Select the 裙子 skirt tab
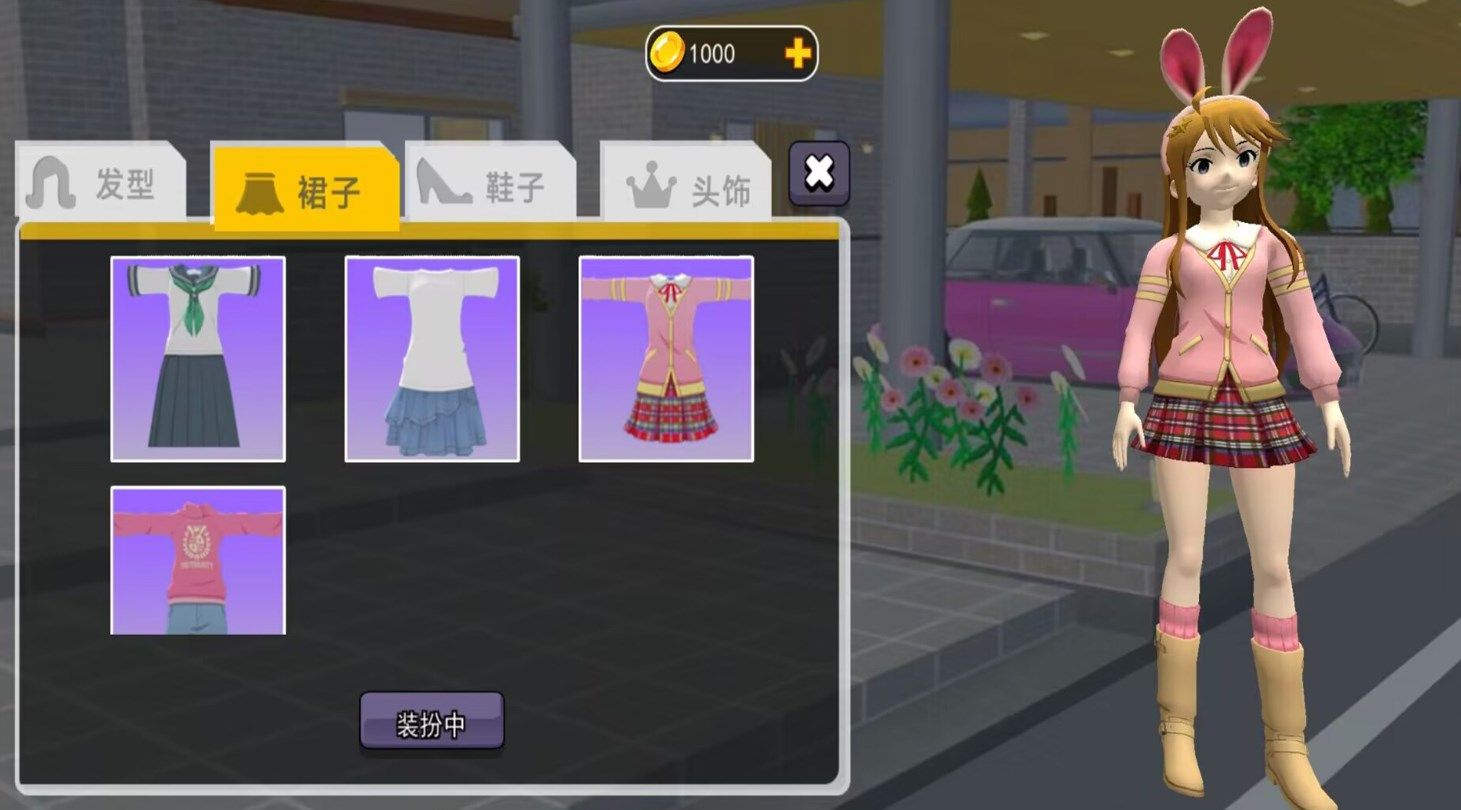 point(305,190)
